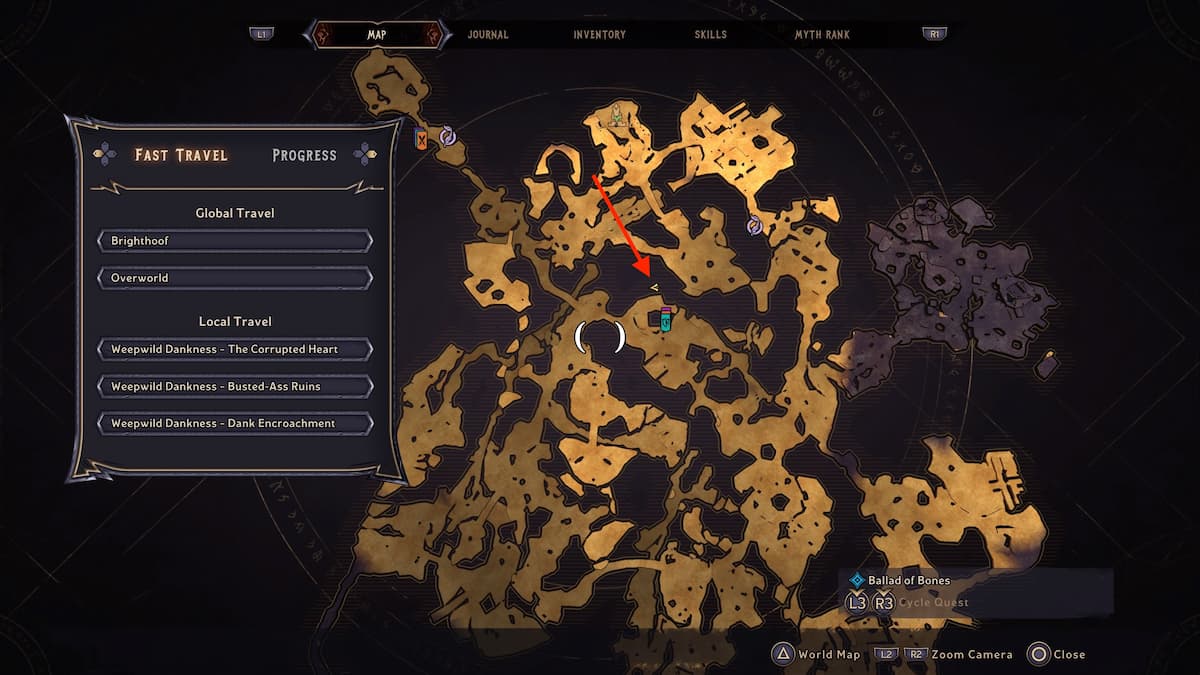Select the Busted-Ass Ruins travel point
The height and width of the screenshot is (675, 1200).
point(235,386)
